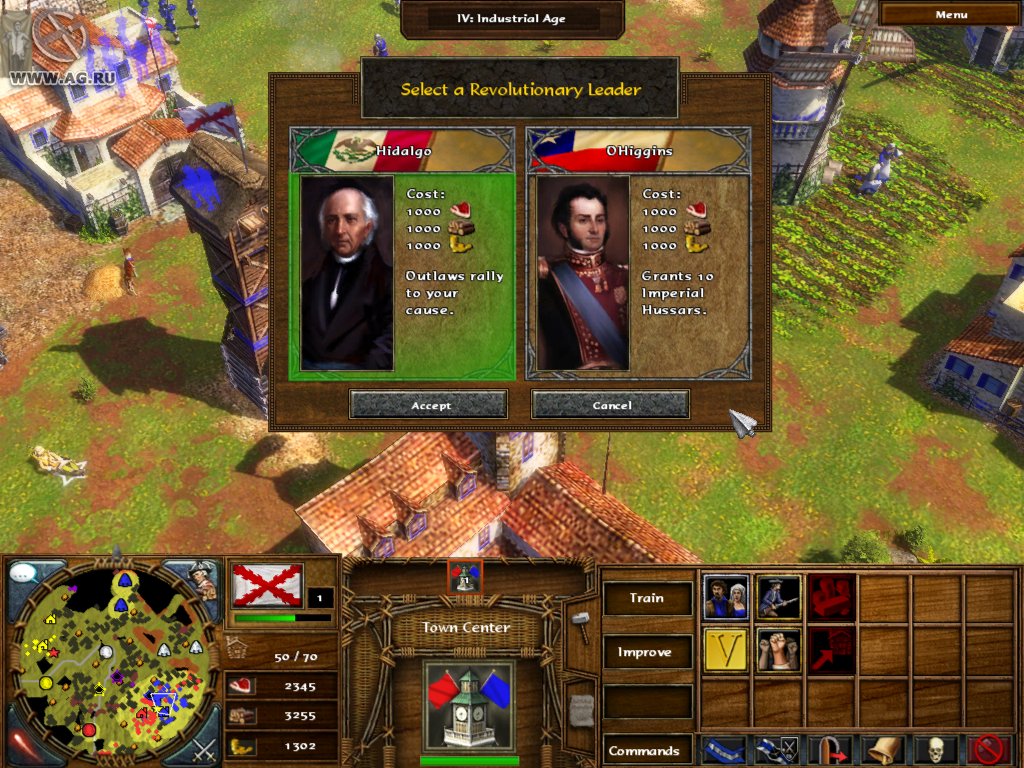Train a settler from the Town Center
The height and width of the screenshot is (768, 1024).
(x=725, y=598)
